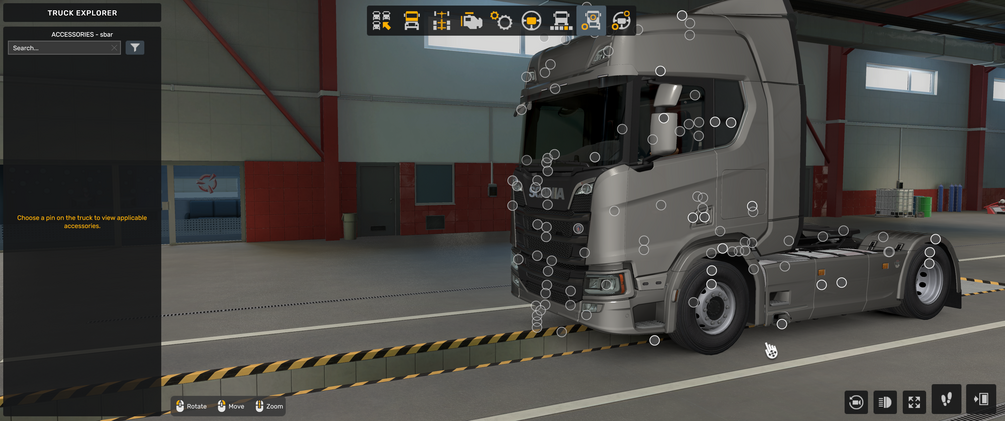
Task: Switch to the cycling truck parts tab
Action: 621,21
